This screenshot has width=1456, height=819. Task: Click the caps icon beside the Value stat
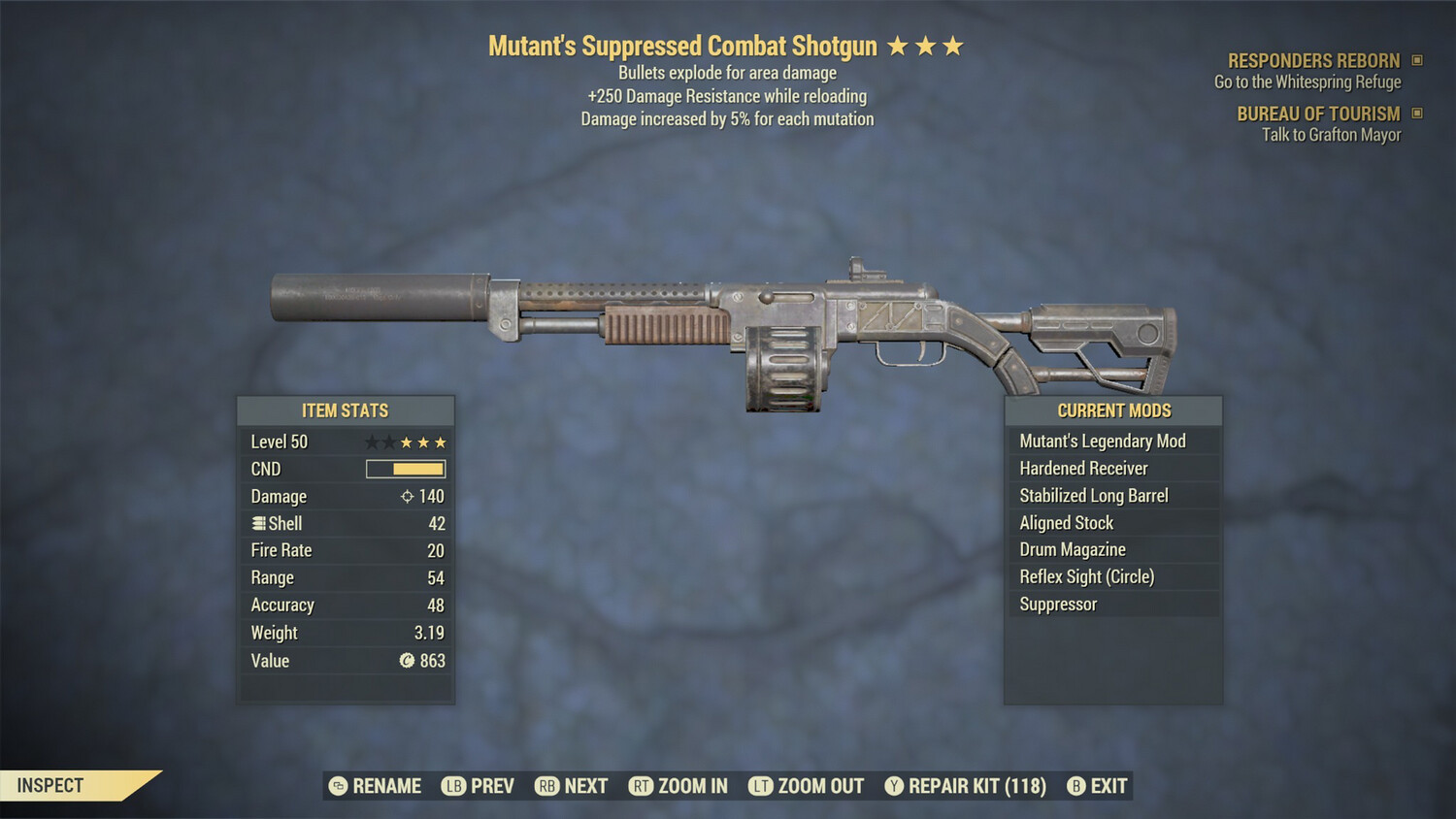point(406,661)
